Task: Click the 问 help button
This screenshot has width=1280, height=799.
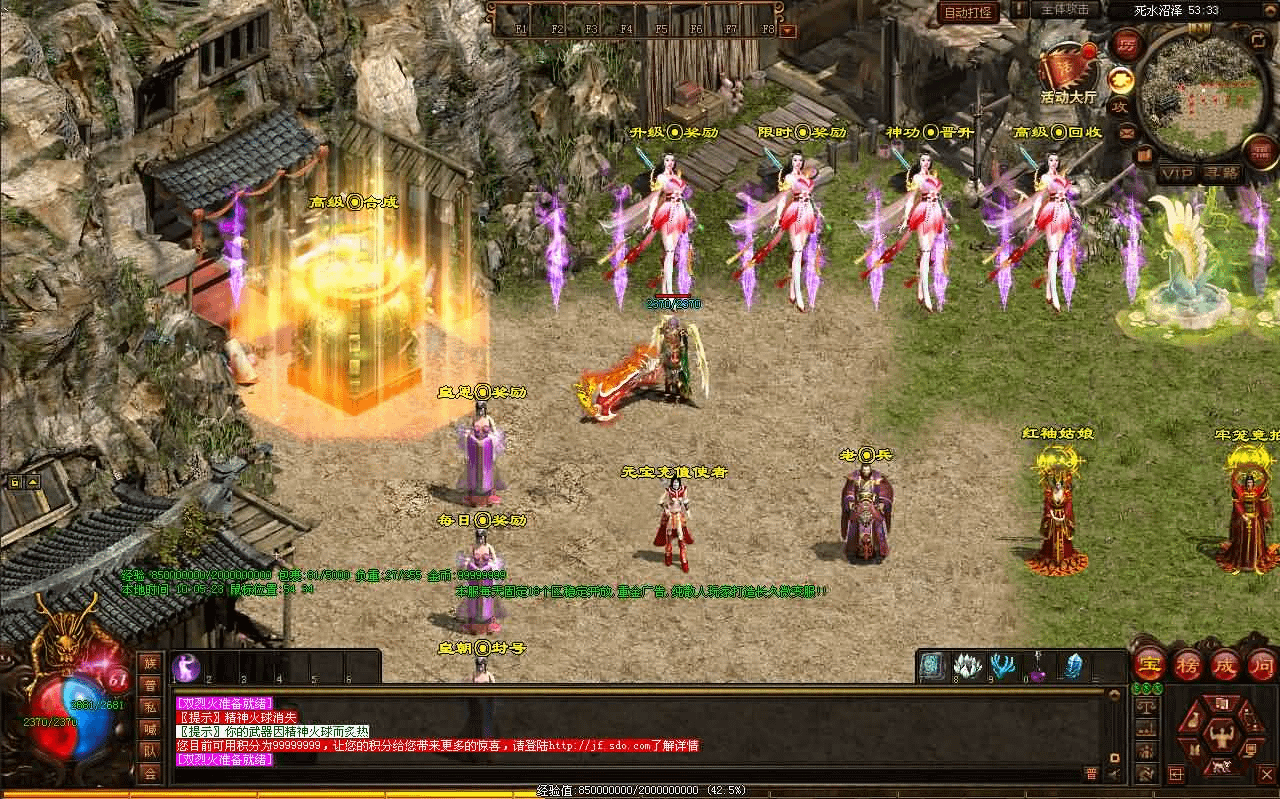Action: tap(1262, 664)
